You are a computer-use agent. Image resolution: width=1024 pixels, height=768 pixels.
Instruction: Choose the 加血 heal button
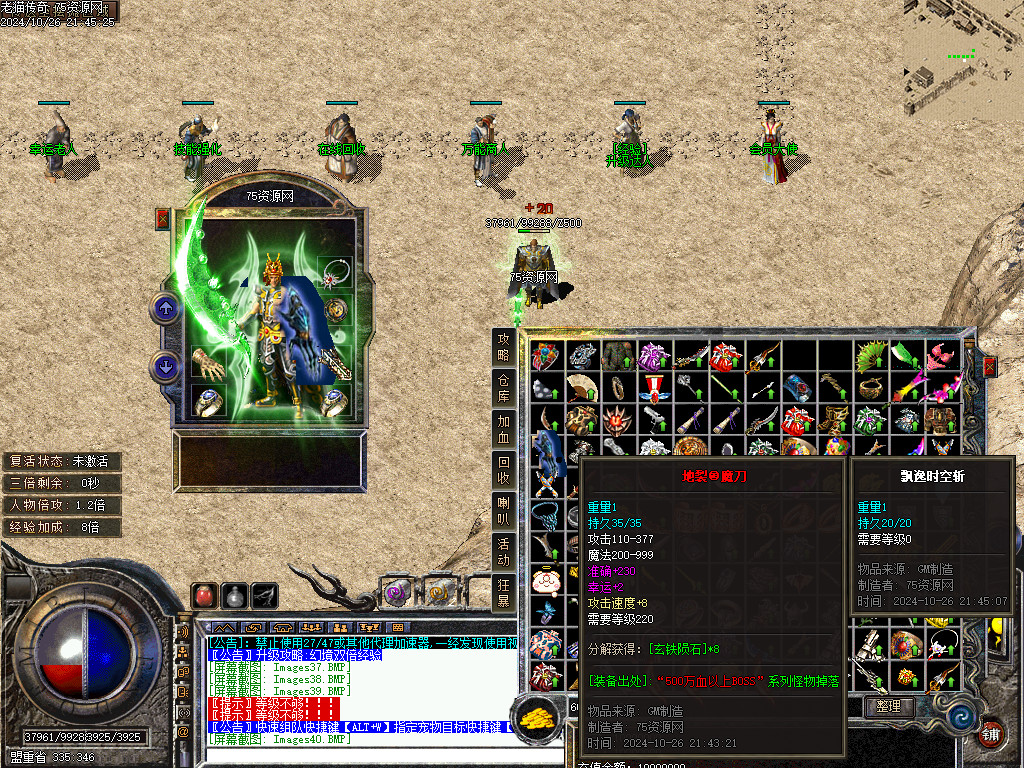(x=504, y=428)
